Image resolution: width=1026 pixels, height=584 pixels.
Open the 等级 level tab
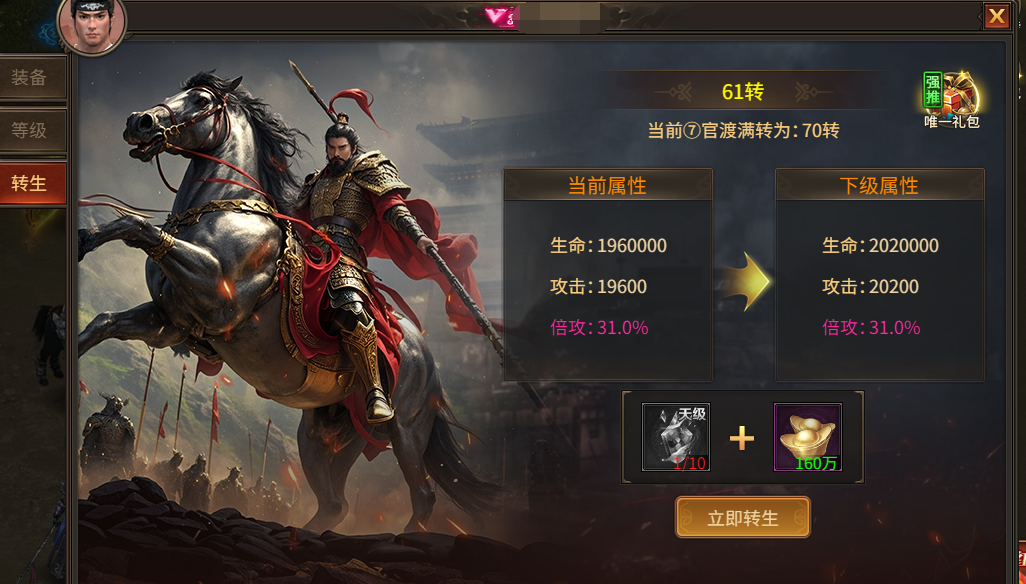pos(31,131)
